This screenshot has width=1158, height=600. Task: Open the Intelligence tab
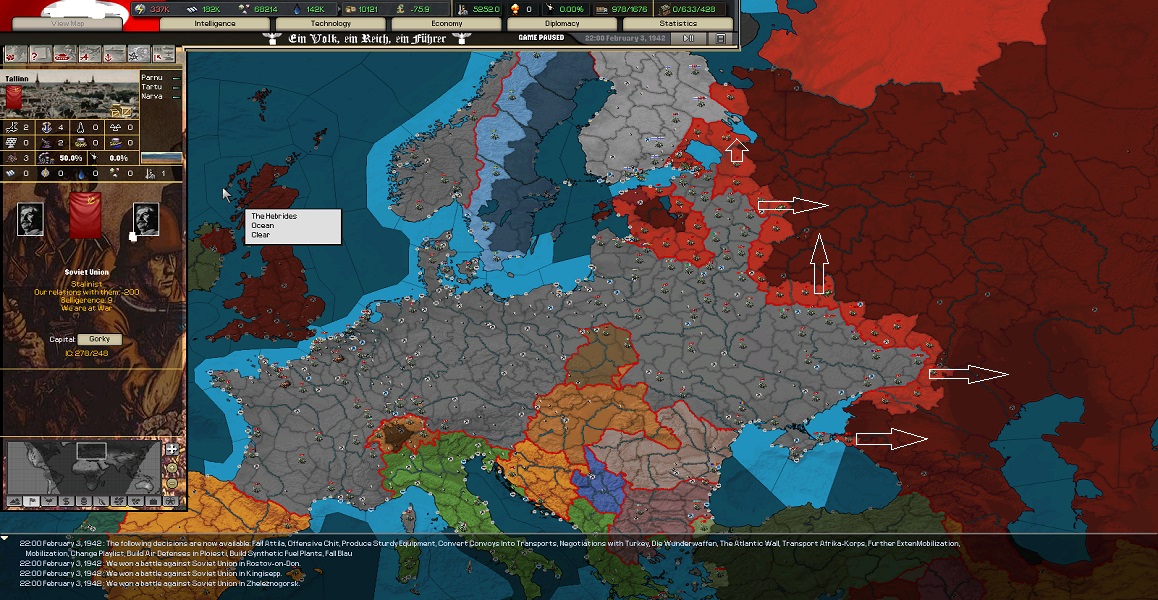click(x=215, y=23)
